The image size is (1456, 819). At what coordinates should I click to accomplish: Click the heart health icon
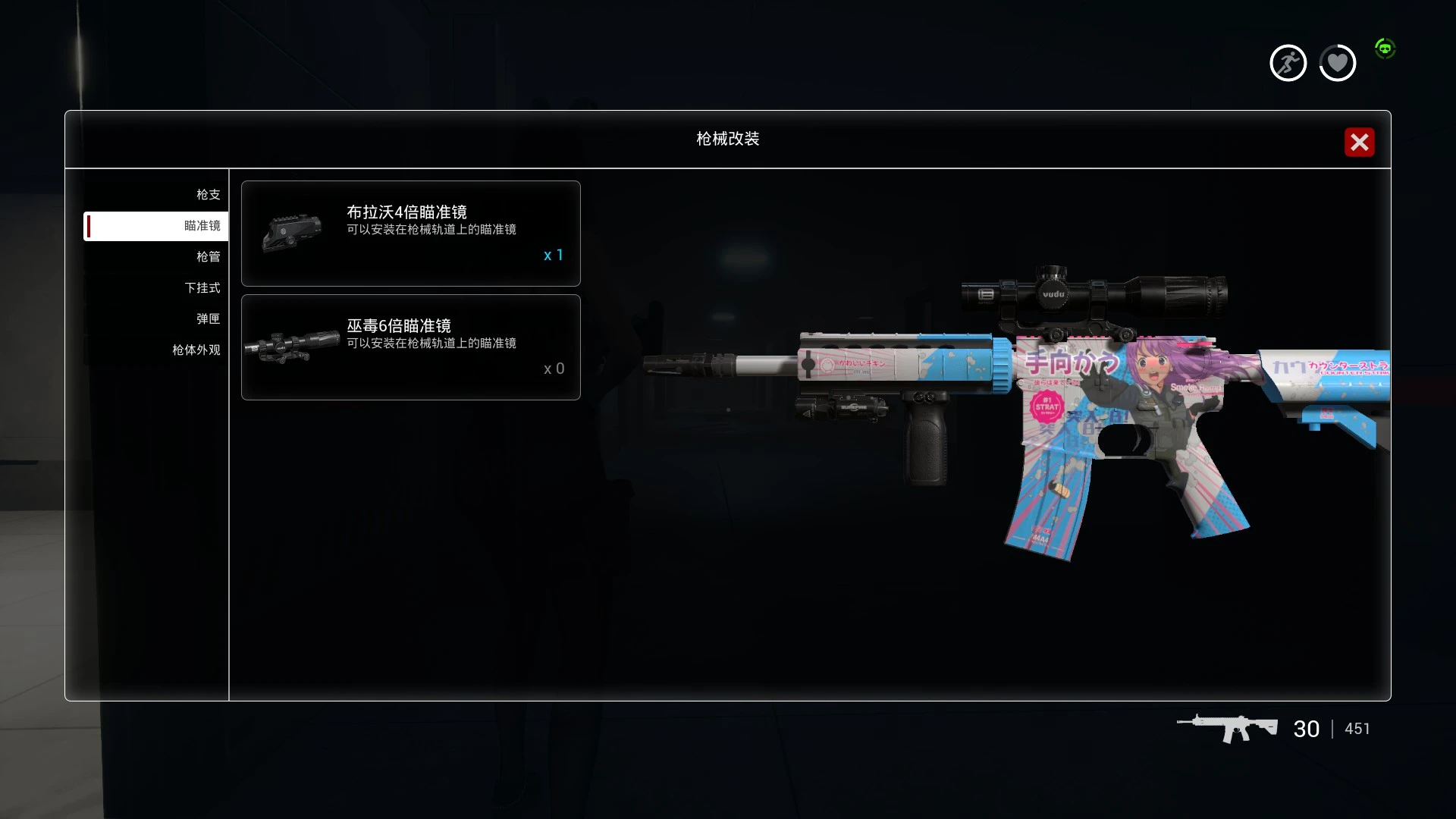coord(1337,63)
